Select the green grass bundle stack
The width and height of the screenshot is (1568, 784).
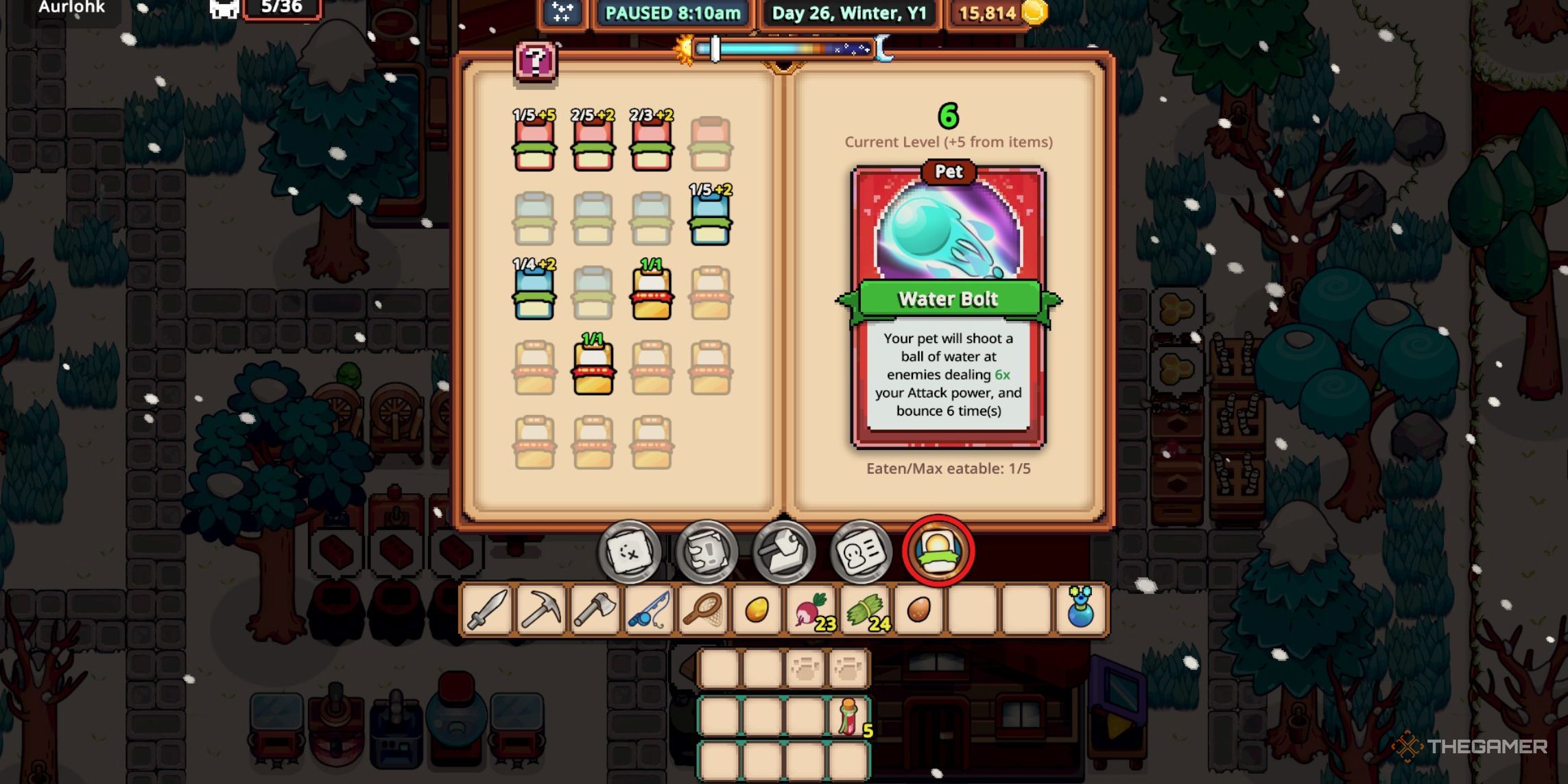[865, 610]
